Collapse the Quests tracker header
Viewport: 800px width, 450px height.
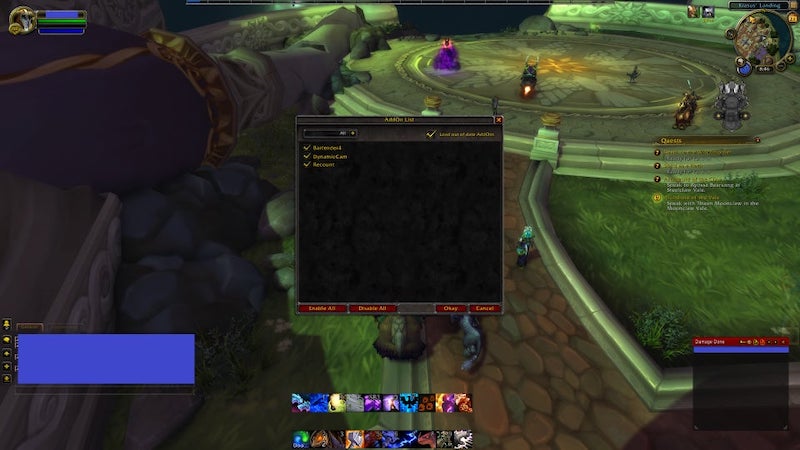pyautogui.click(x=757, y=141)
